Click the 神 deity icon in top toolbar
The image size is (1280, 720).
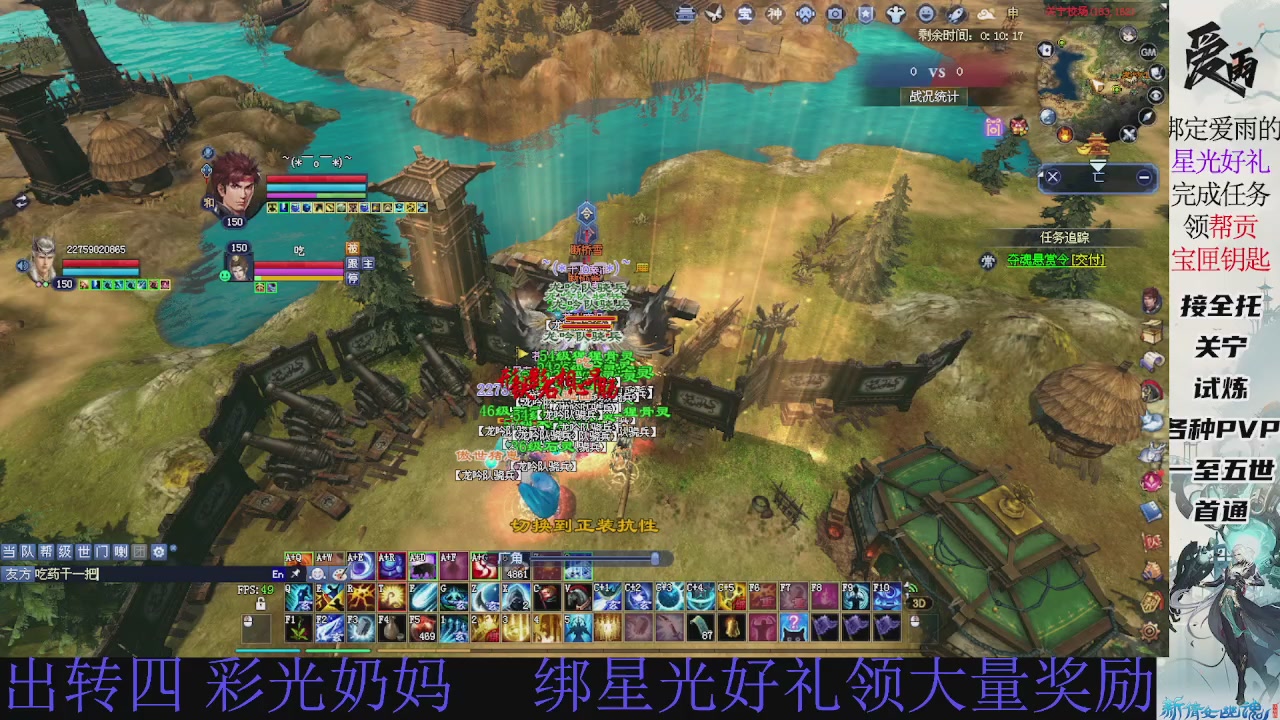point(774,13)
